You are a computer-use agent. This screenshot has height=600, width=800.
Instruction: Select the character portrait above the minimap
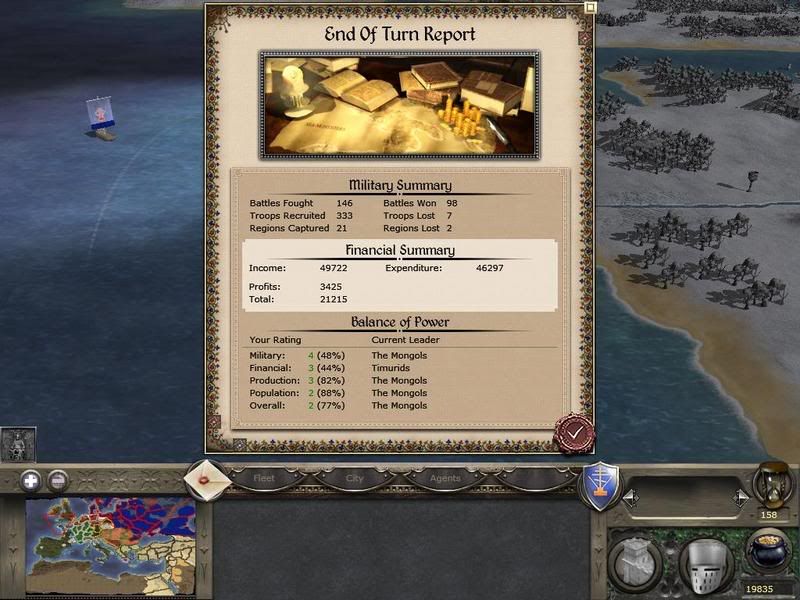point(18,445)
